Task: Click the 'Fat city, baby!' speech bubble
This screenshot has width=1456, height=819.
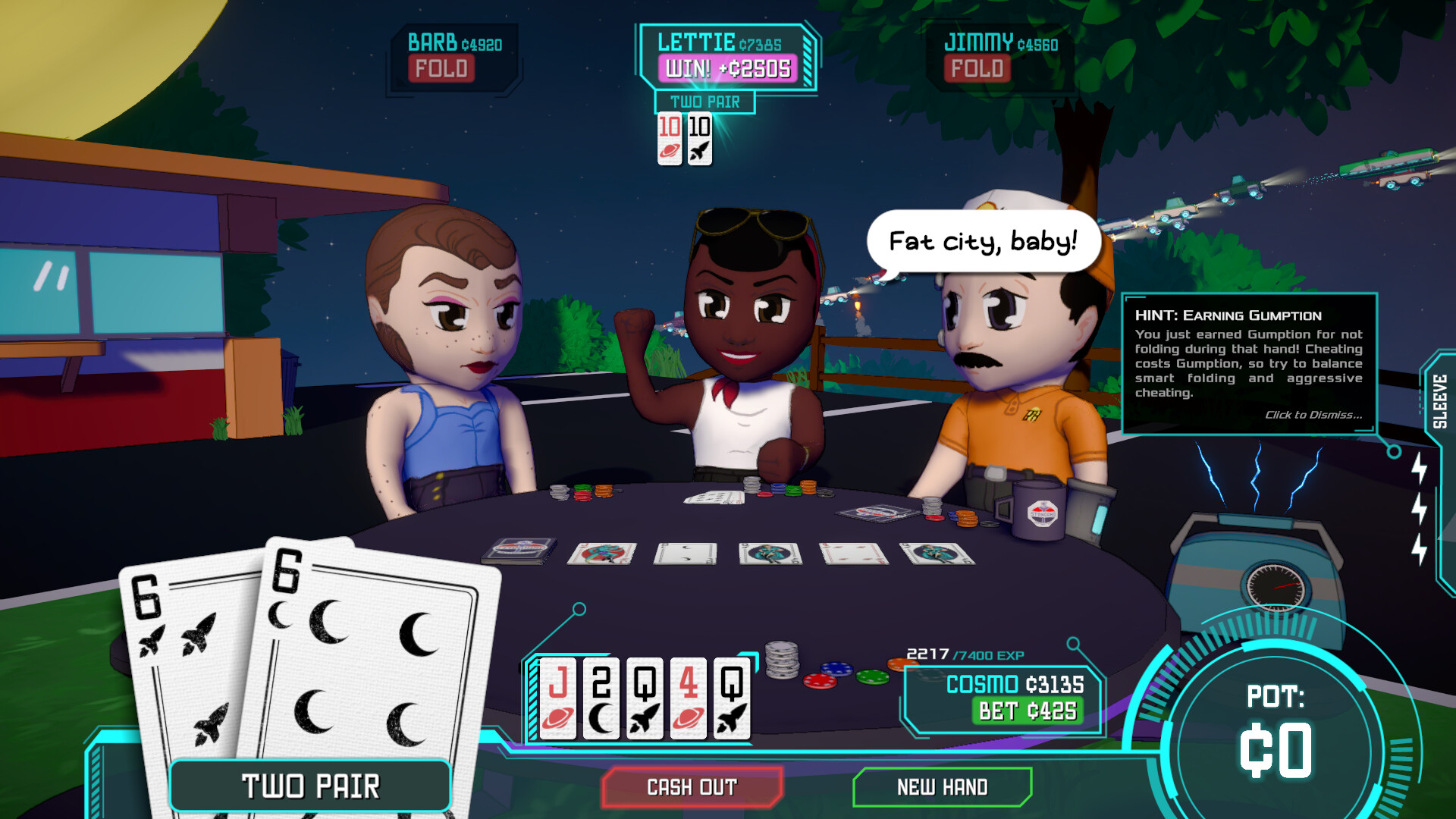Action: 984,240
